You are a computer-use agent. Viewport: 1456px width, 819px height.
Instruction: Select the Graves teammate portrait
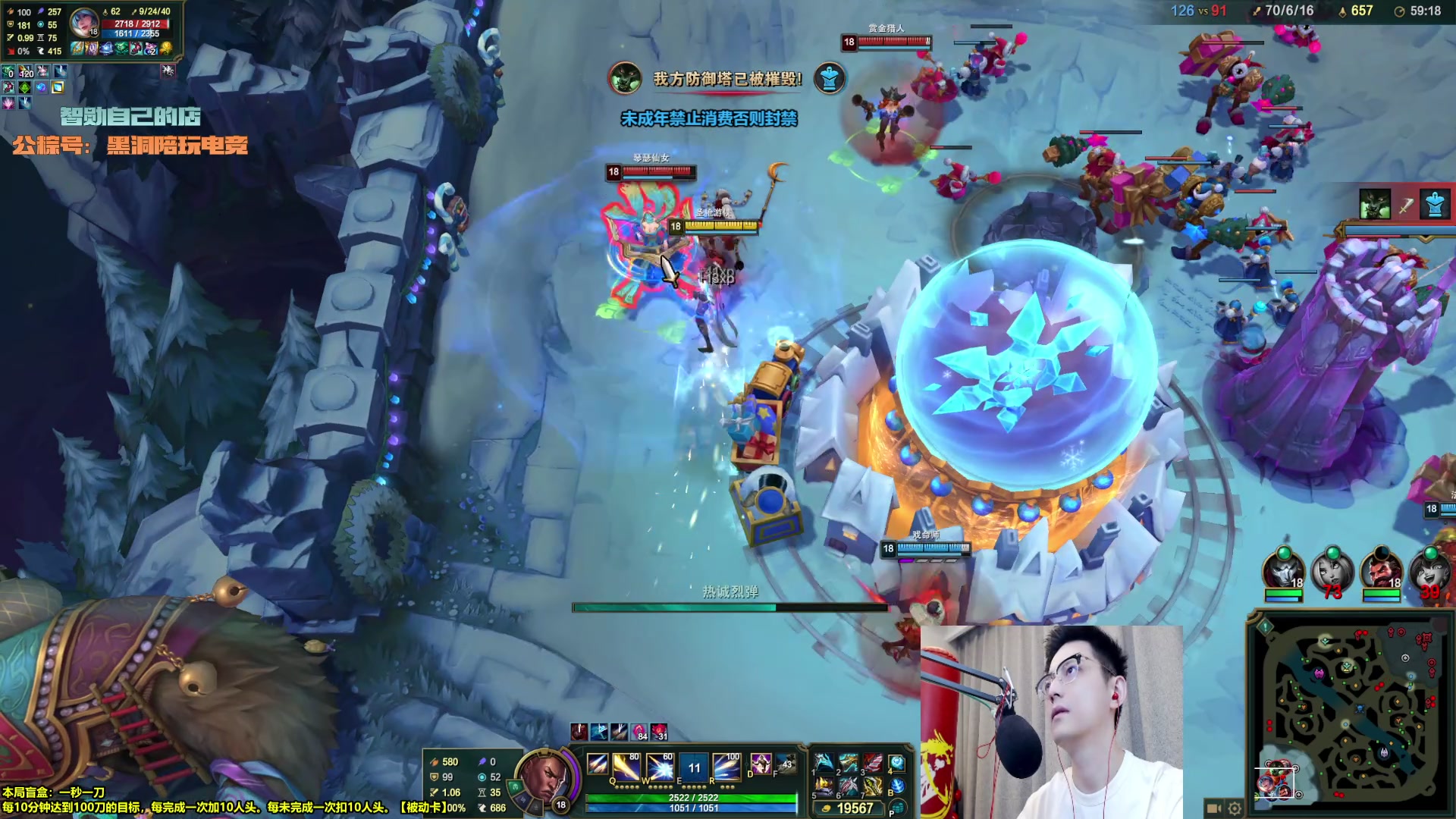(x=1381, y=570)
